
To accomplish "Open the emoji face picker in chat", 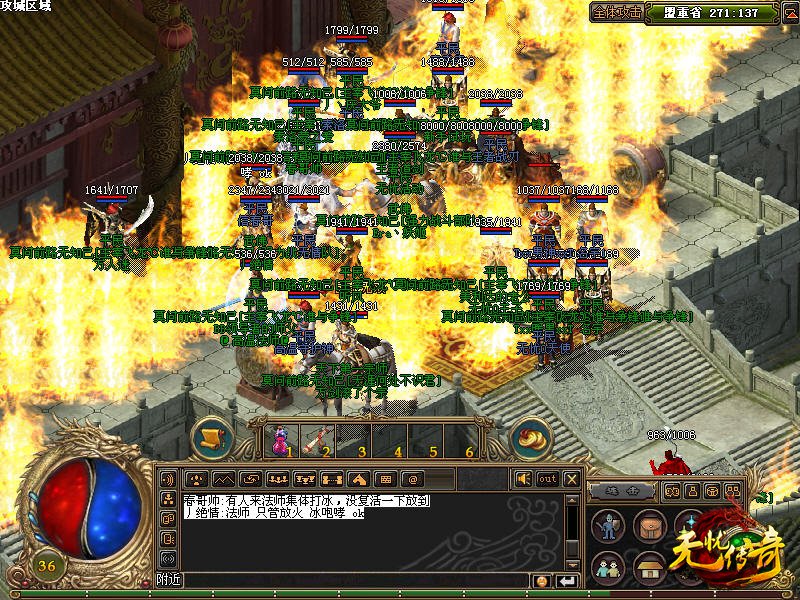I will [x=542, y=581].
